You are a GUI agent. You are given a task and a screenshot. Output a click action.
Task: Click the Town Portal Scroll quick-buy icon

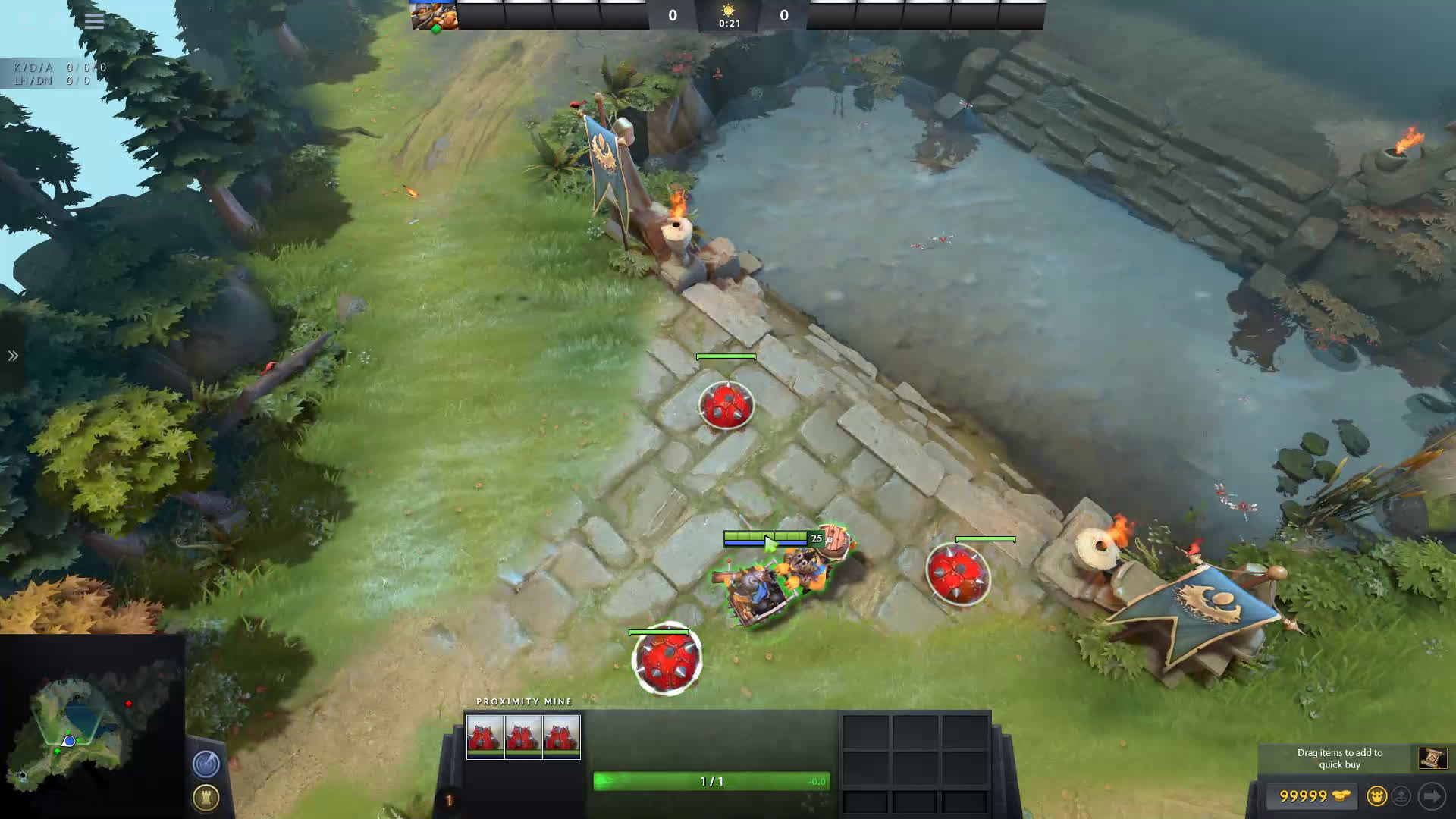tap(1432, 758)
